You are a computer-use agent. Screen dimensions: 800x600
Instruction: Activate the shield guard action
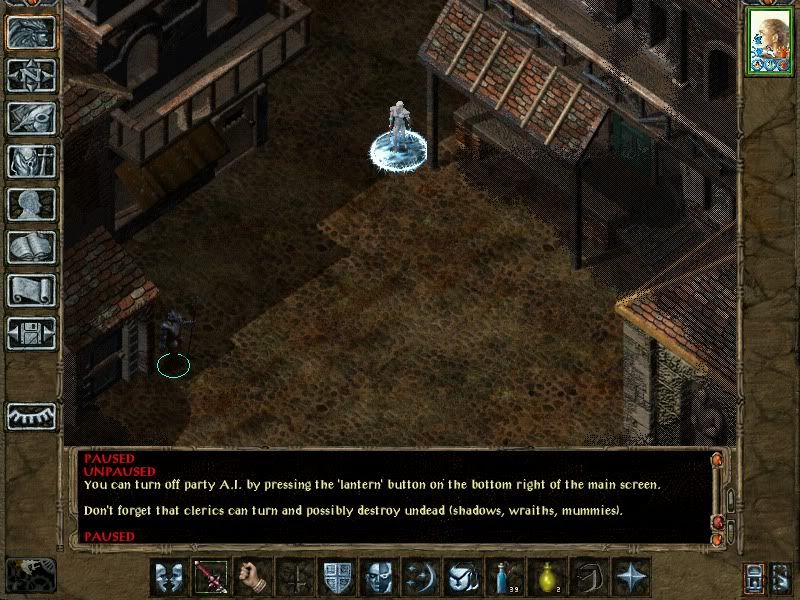336,578
